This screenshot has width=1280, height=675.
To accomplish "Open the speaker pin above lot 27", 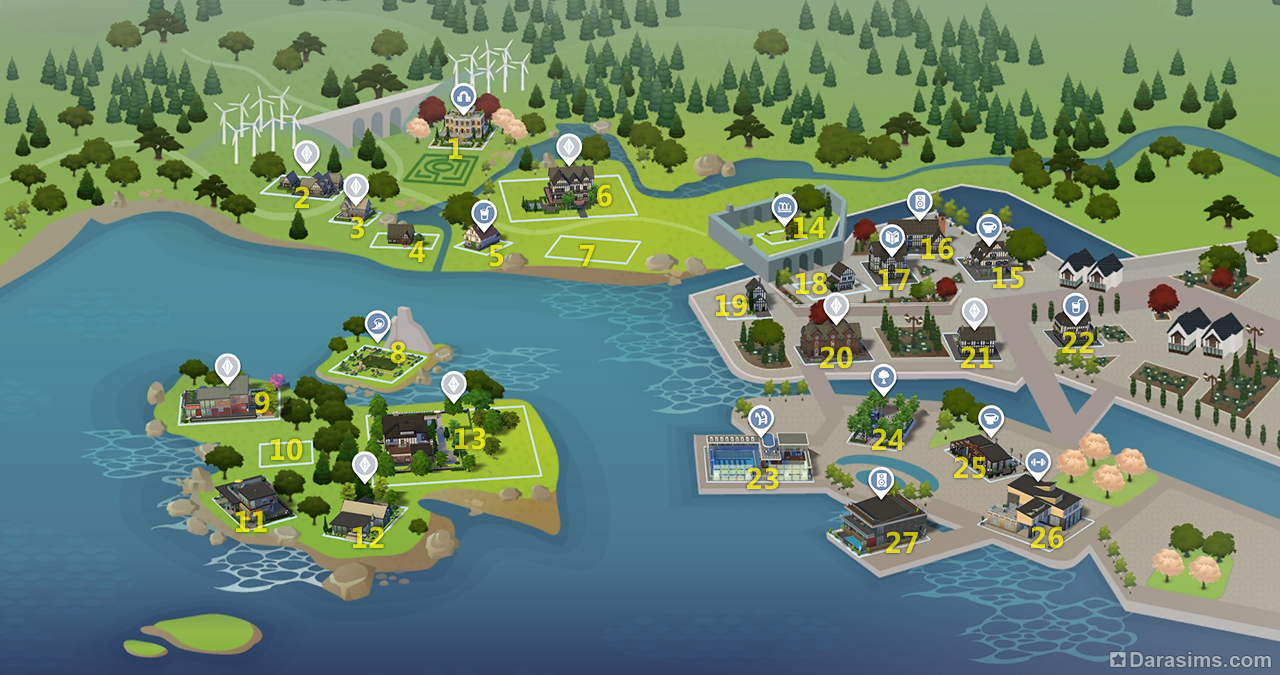I will click(880, 481).
